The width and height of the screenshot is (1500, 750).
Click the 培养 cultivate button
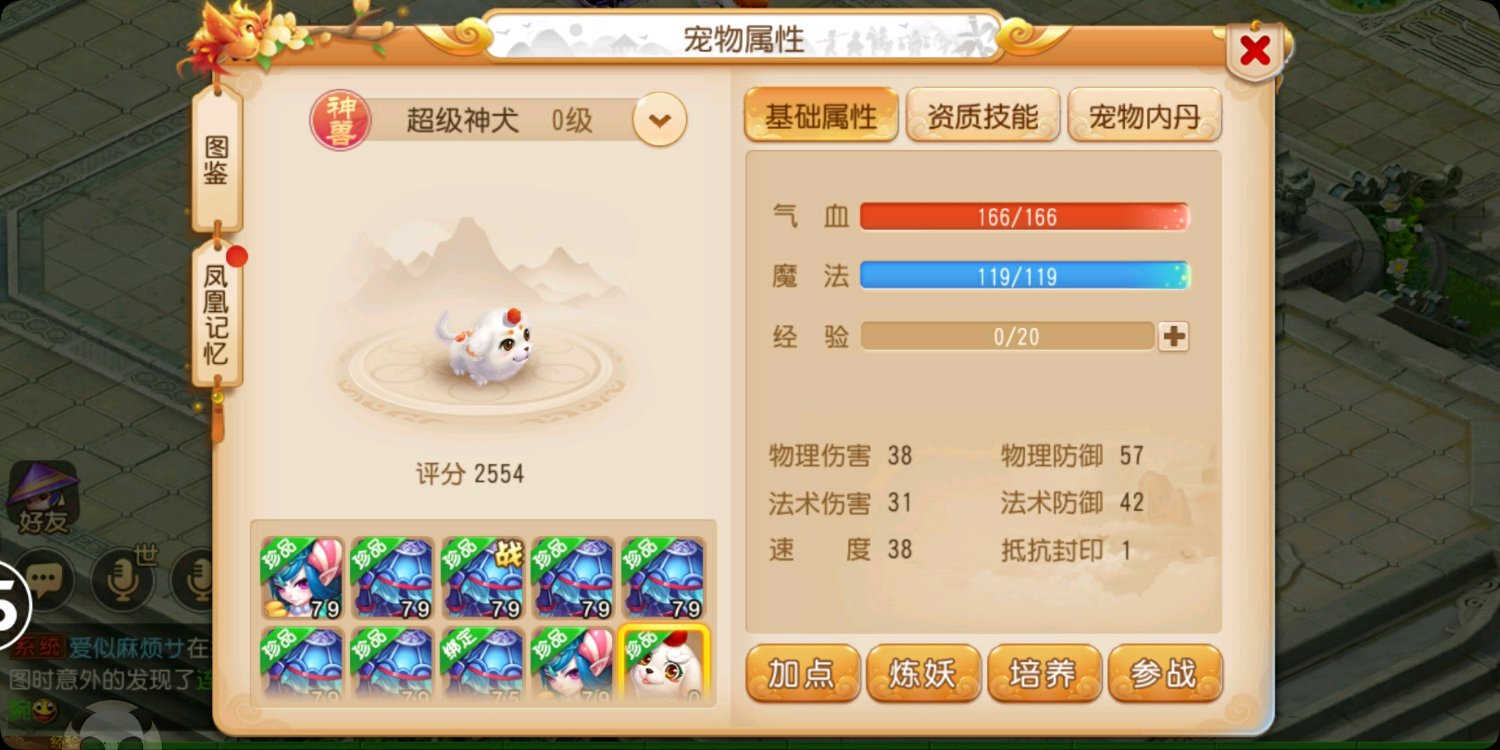tap(1044, 674)
